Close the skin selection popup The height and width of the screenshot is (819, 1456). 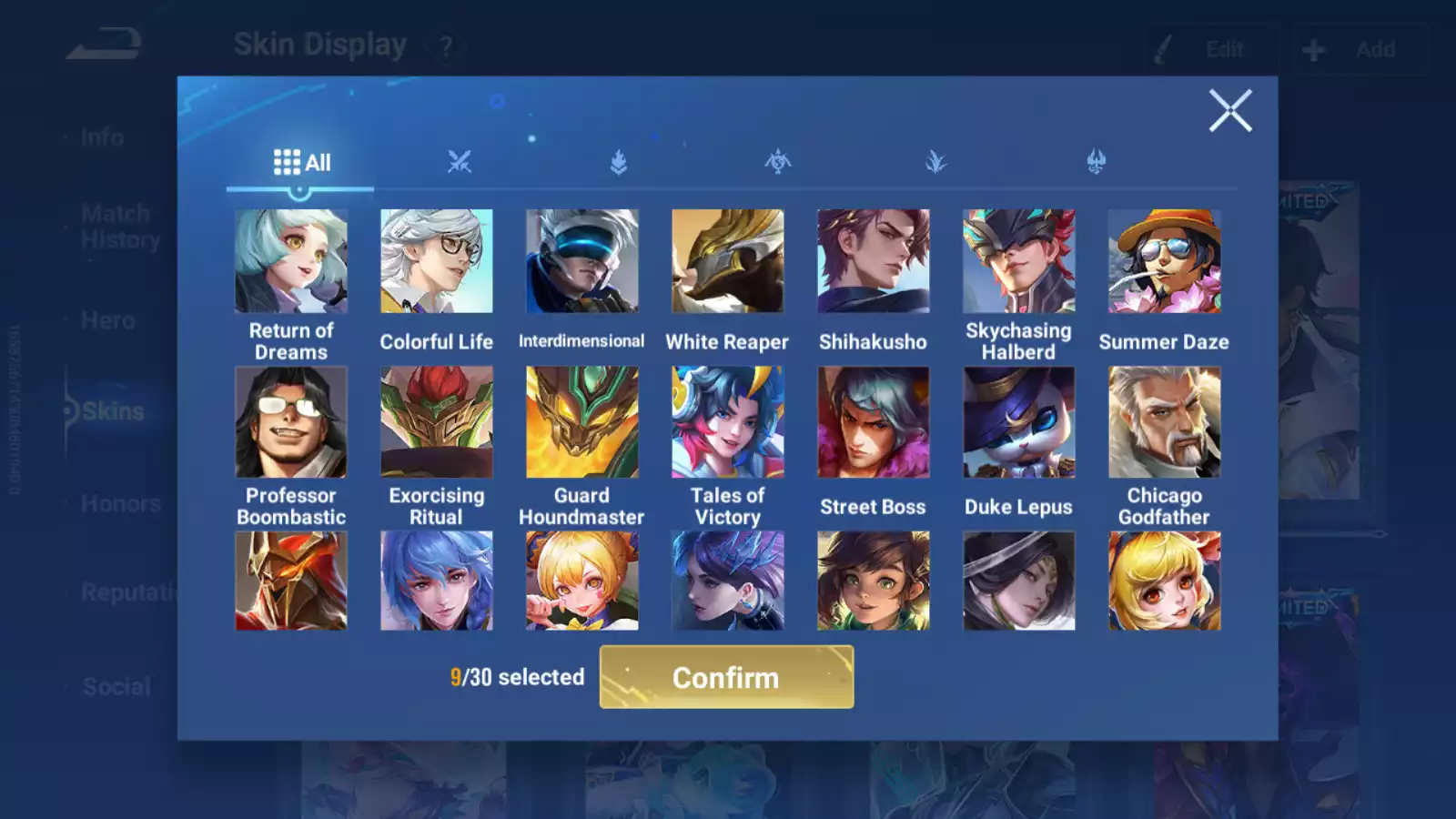(x=1229, y=111)
